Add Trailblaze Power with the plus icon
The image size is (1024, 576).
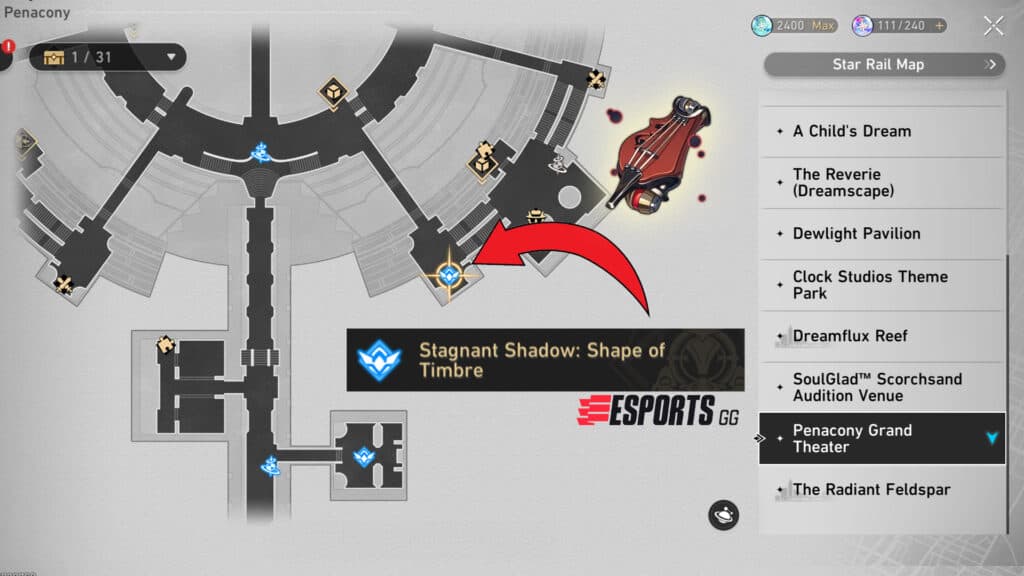tap(940, 26)
